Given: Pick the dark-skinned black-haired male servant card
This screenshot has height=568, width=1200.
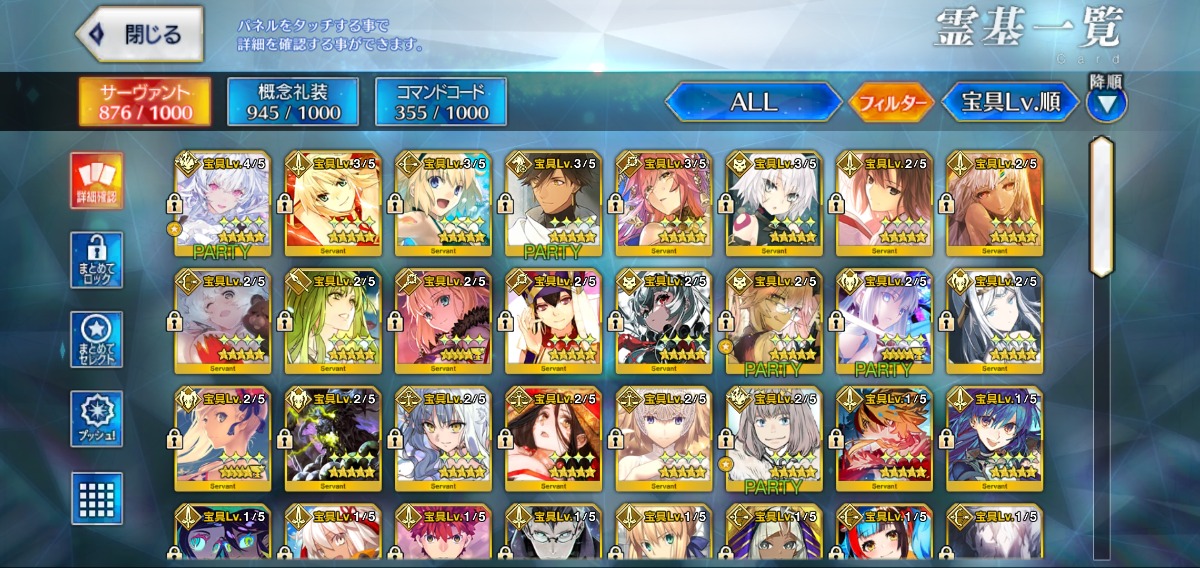Looking at the screenshot, I should [x=551, y=204].
